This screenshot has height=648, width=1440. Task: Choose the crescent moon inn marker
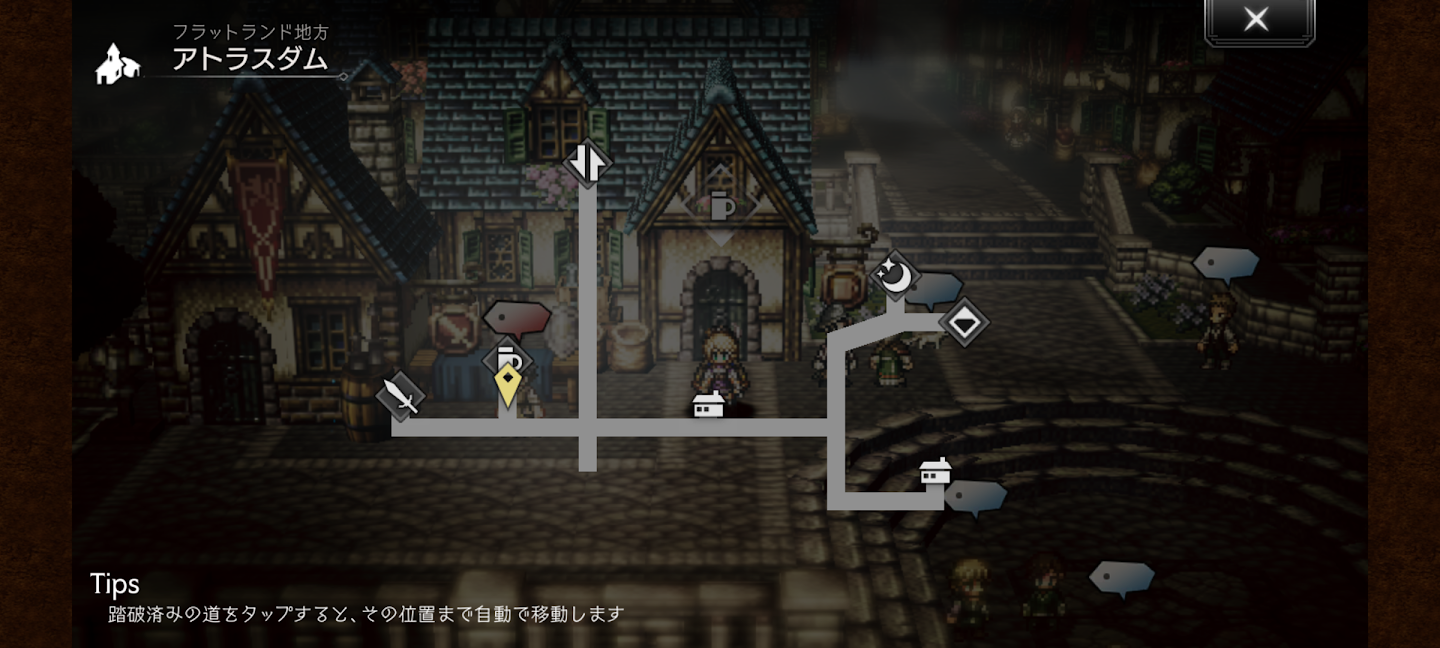point(894,275)
